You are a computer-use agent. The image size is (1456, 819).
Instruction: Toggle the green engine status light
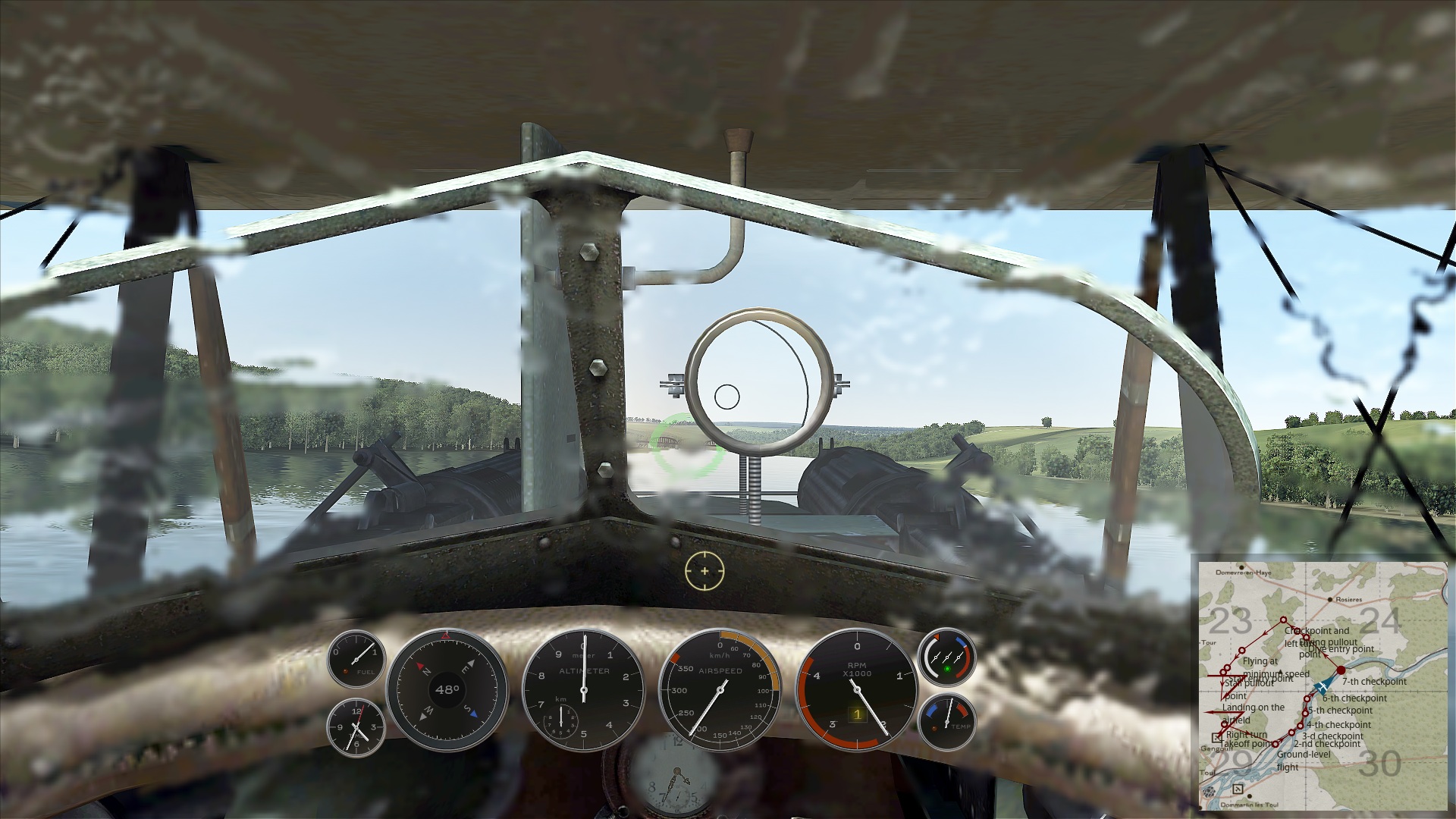pyautogui.click(x=948, y=669)
